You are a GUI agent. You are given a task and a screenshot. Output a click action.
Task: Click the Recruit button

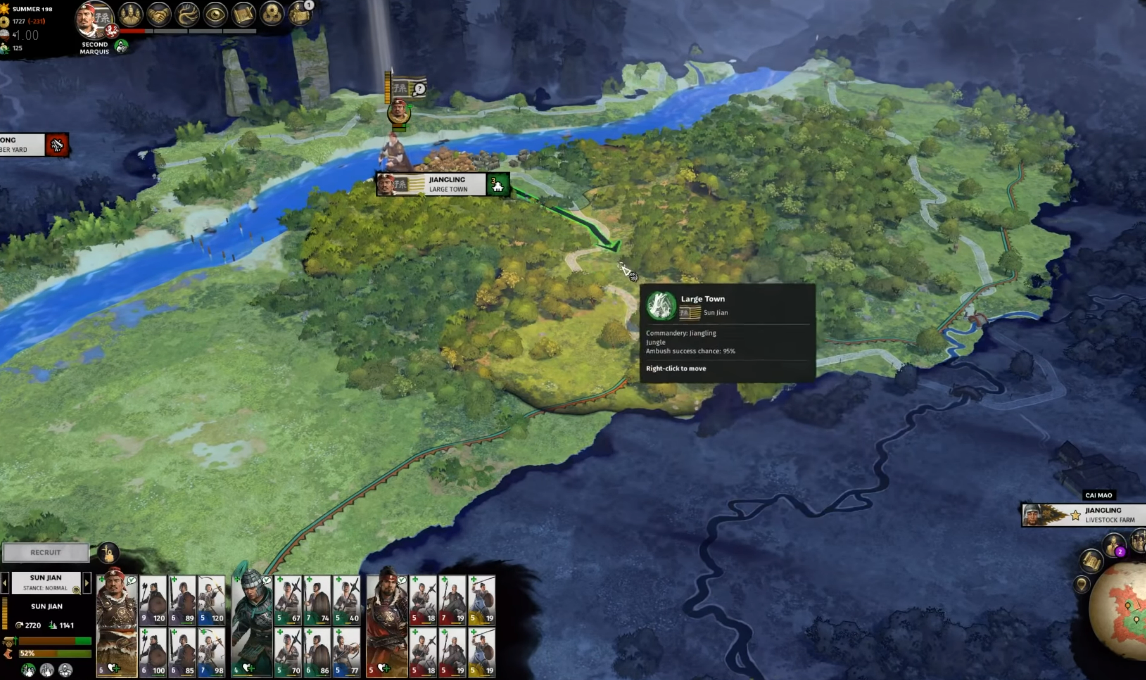click(45, 552)
